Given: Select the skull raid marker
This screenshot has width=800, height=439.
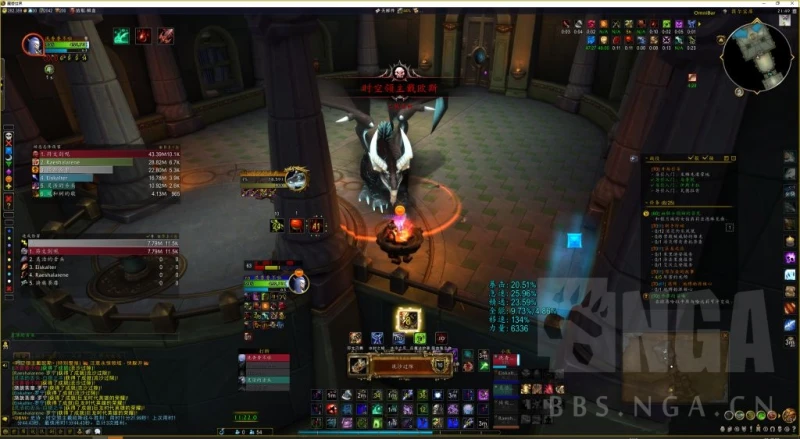Looking at the screenshot, I should tap(8, 135).
